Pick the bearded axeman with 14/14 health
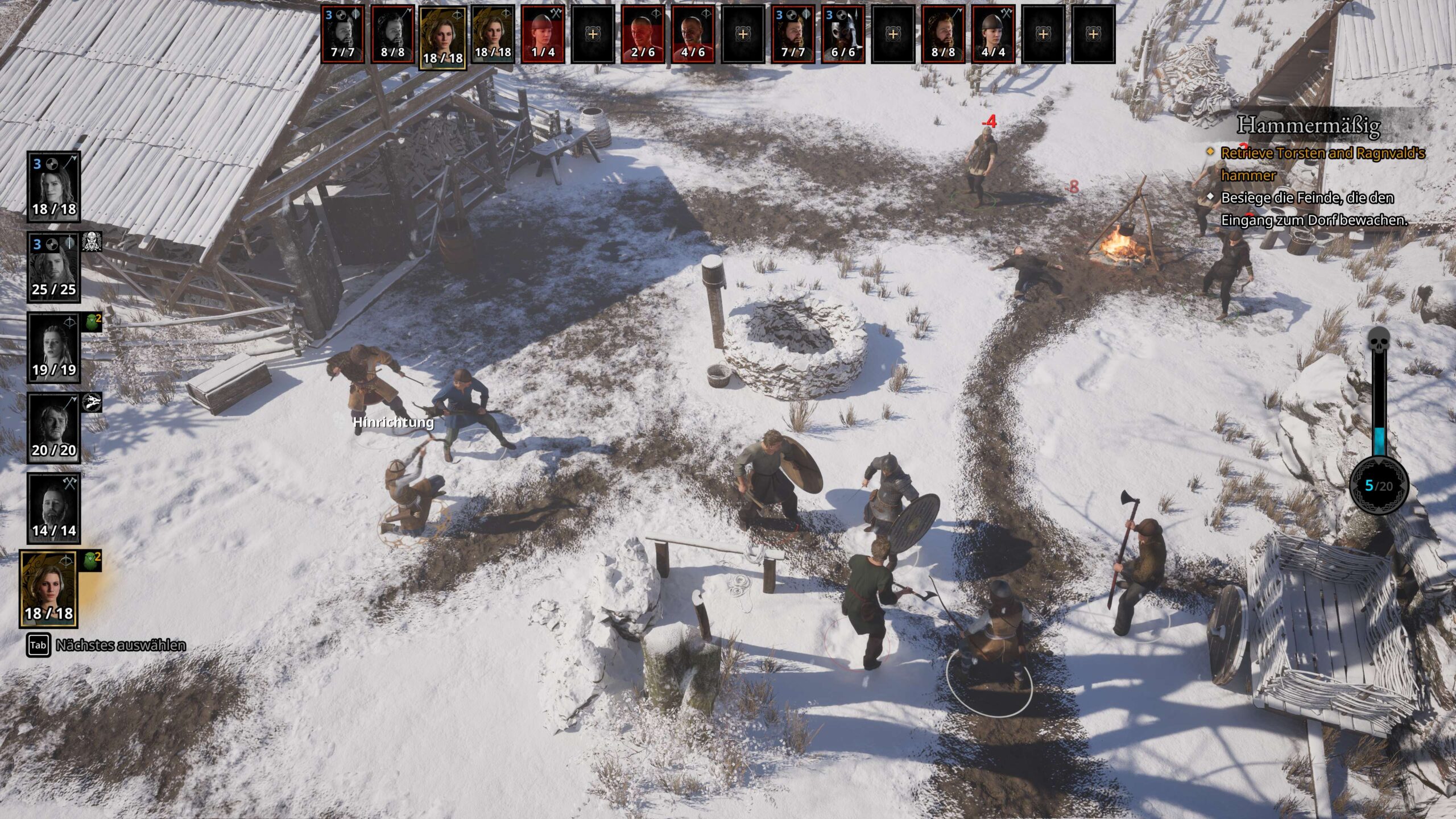Image resolution: width=1456 pixels, height=819 pixels. [x=54, y=508]
